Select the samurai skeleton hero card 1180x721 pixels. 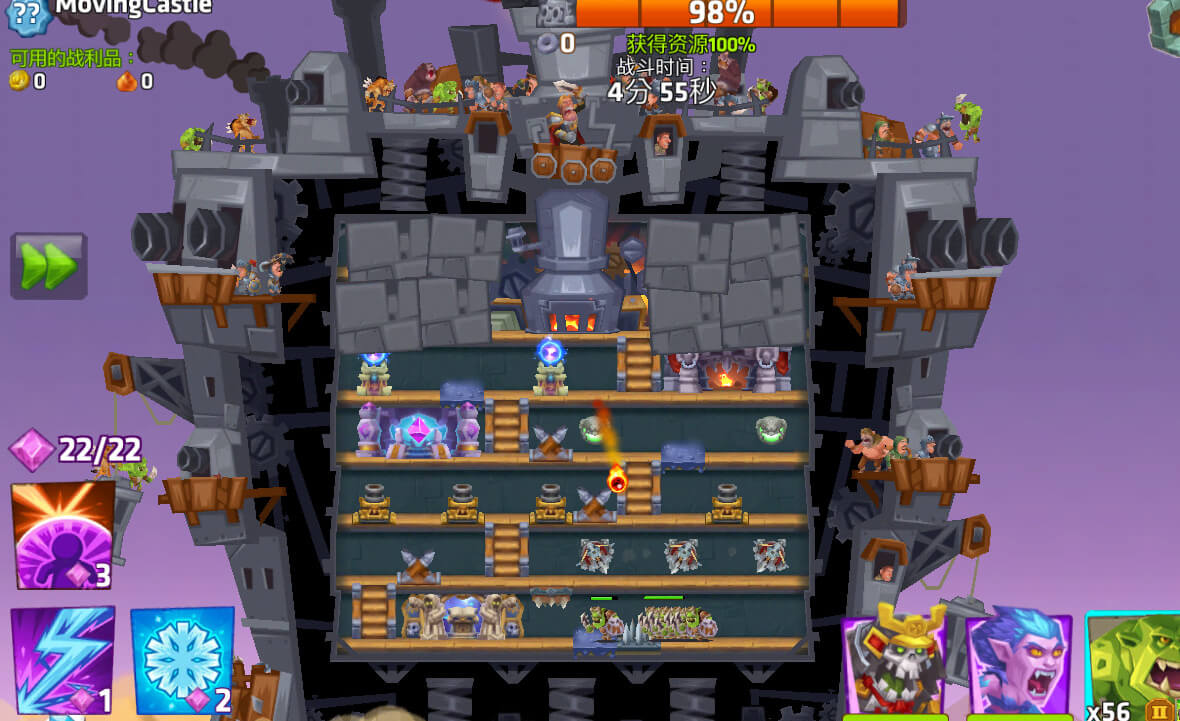coord(895,663)
